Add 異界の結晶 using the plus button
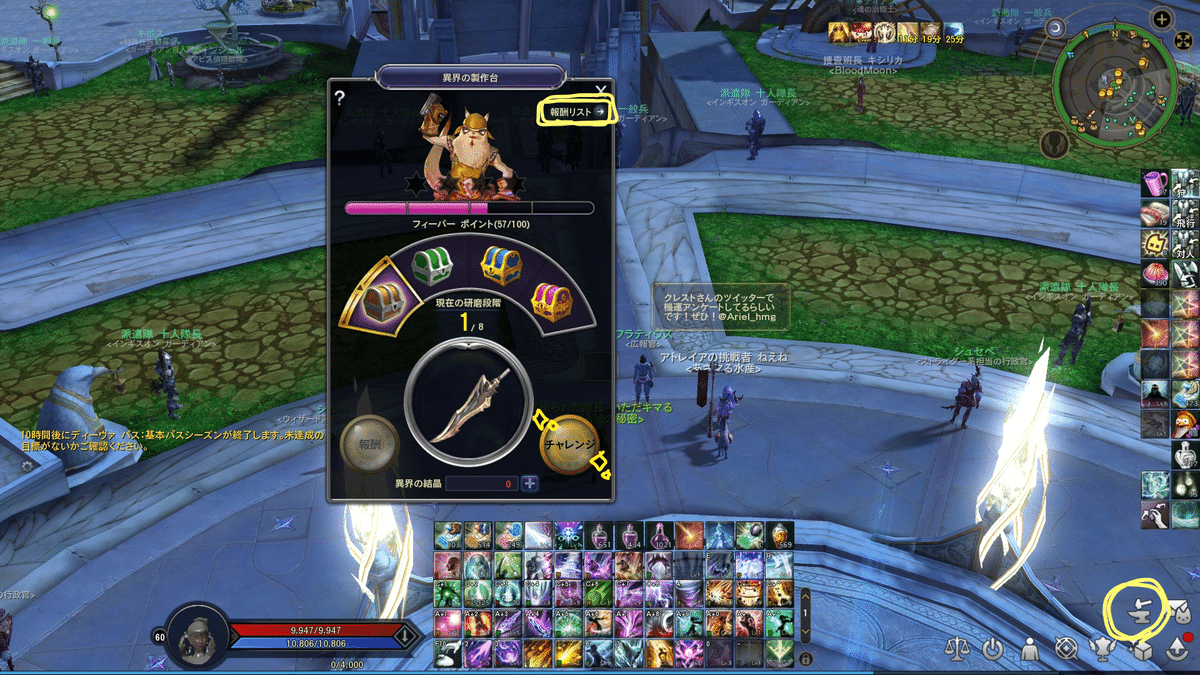This screenshot has height=675, width=1200. pyautogui.click(x=529, y=484)
